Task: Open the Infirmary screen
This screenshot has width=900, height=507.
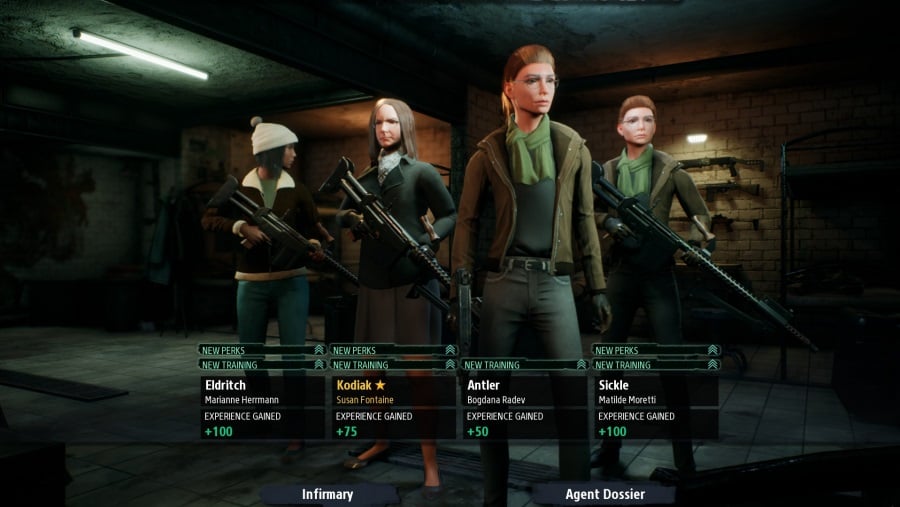Action: 328,494
